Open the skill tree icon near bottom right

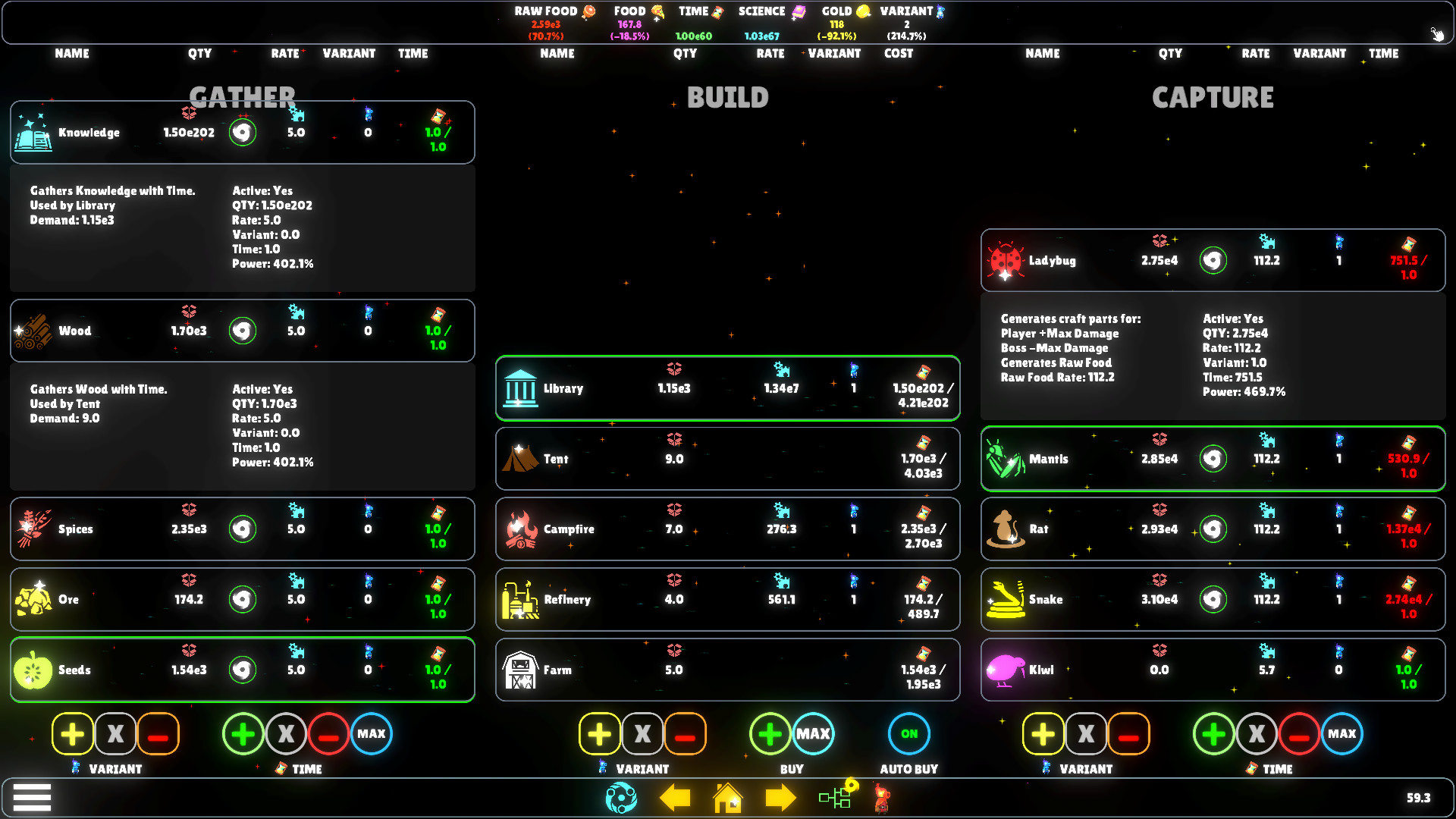pos(835,798)
